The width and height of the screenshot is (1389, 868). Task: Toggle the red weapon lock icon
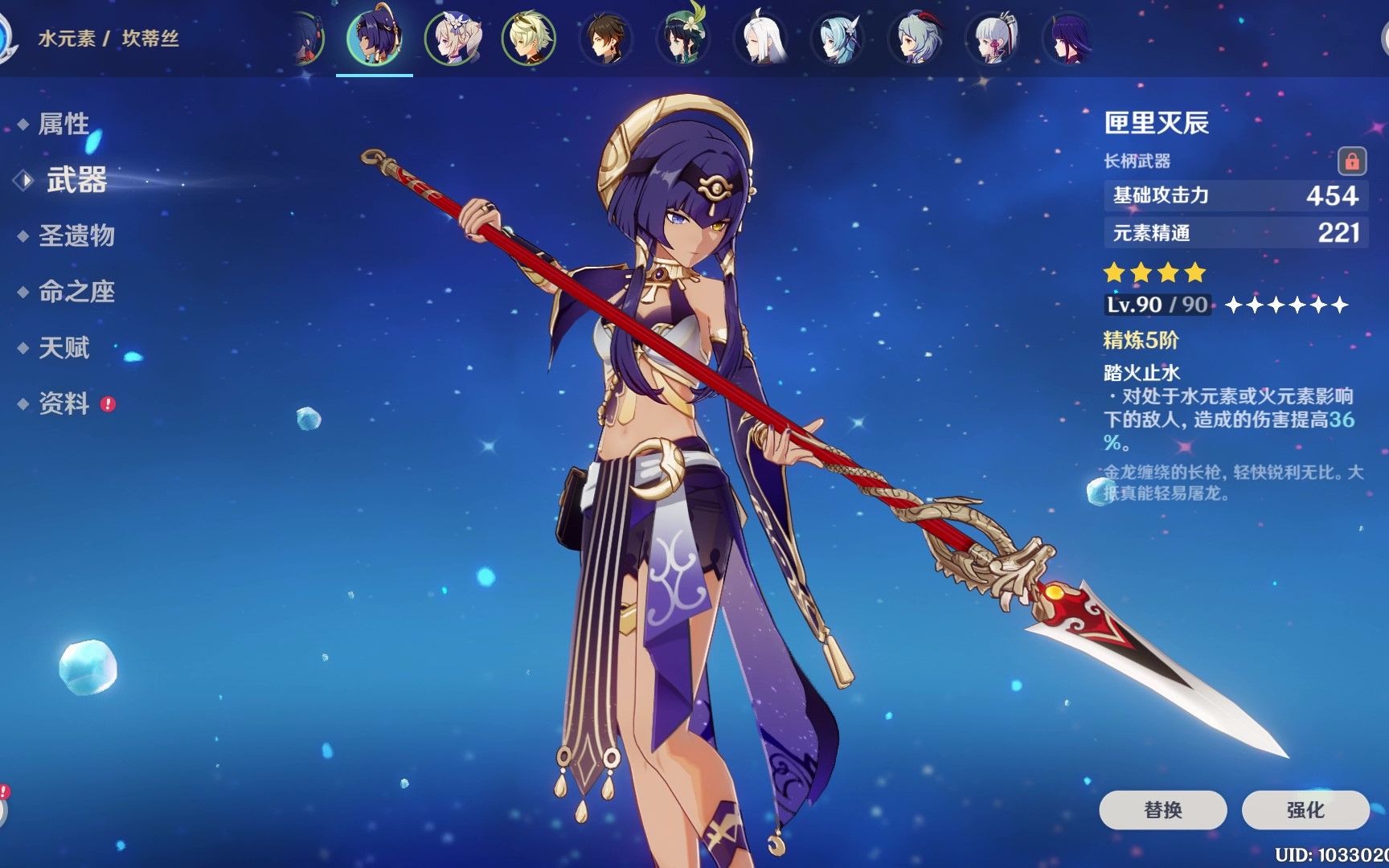1351,161
